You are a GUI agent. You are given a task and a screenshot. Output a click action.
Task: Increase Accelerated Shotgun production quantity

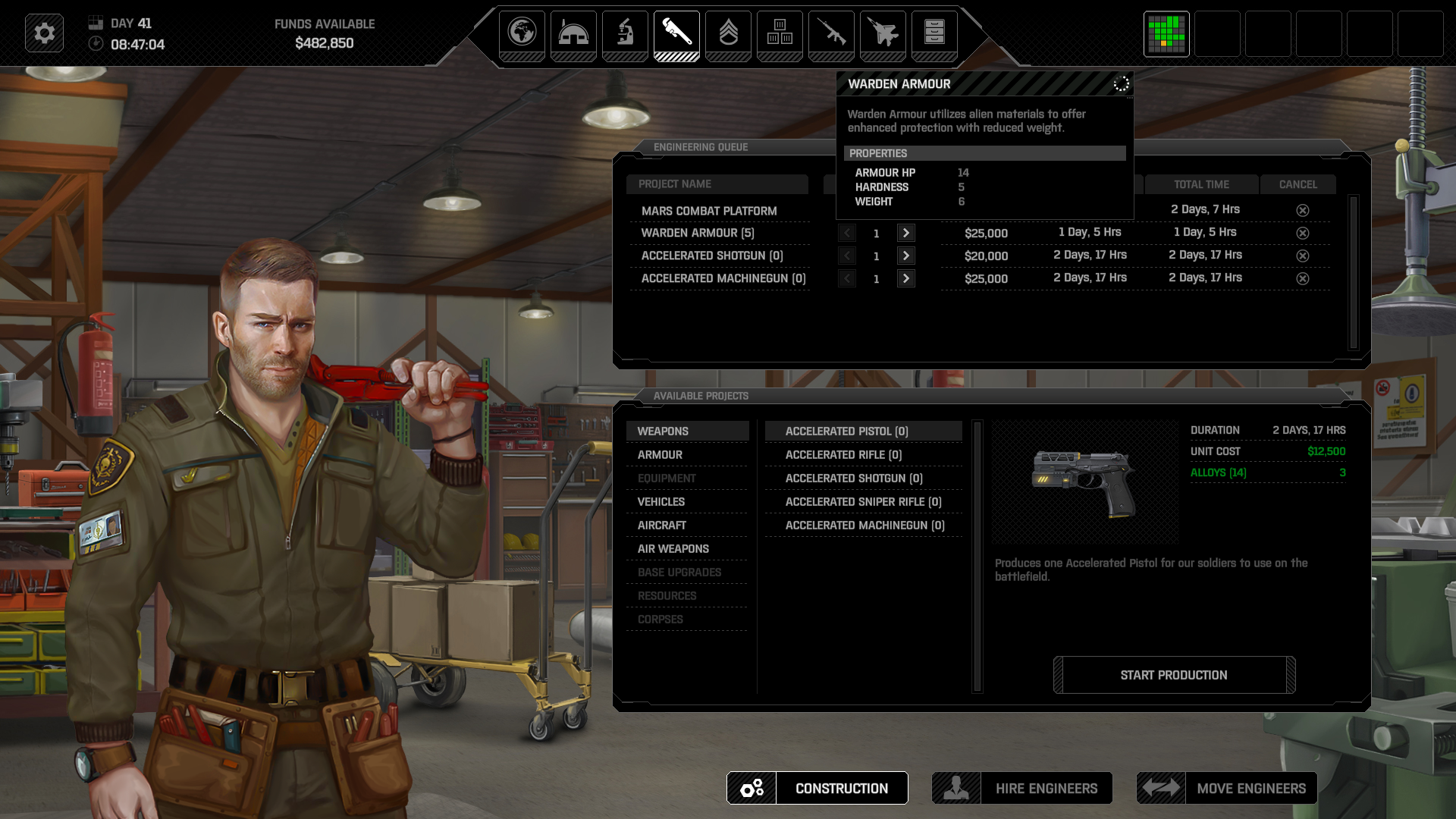click(905, 256)
